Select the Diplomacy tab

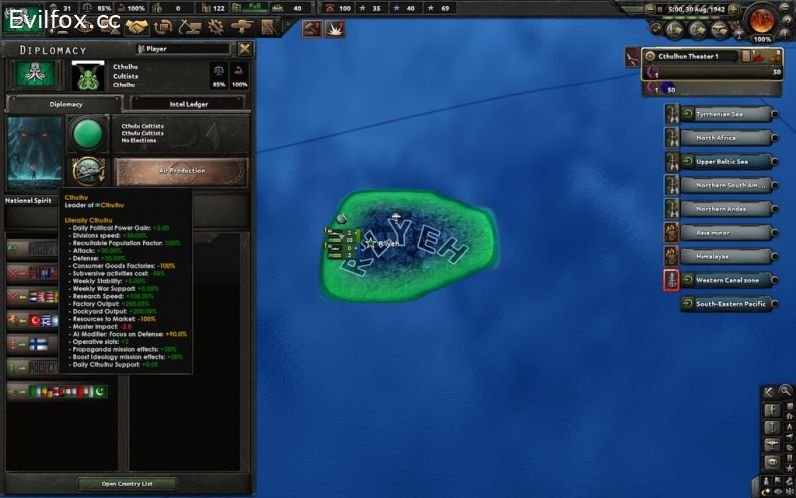pos(66,103)
